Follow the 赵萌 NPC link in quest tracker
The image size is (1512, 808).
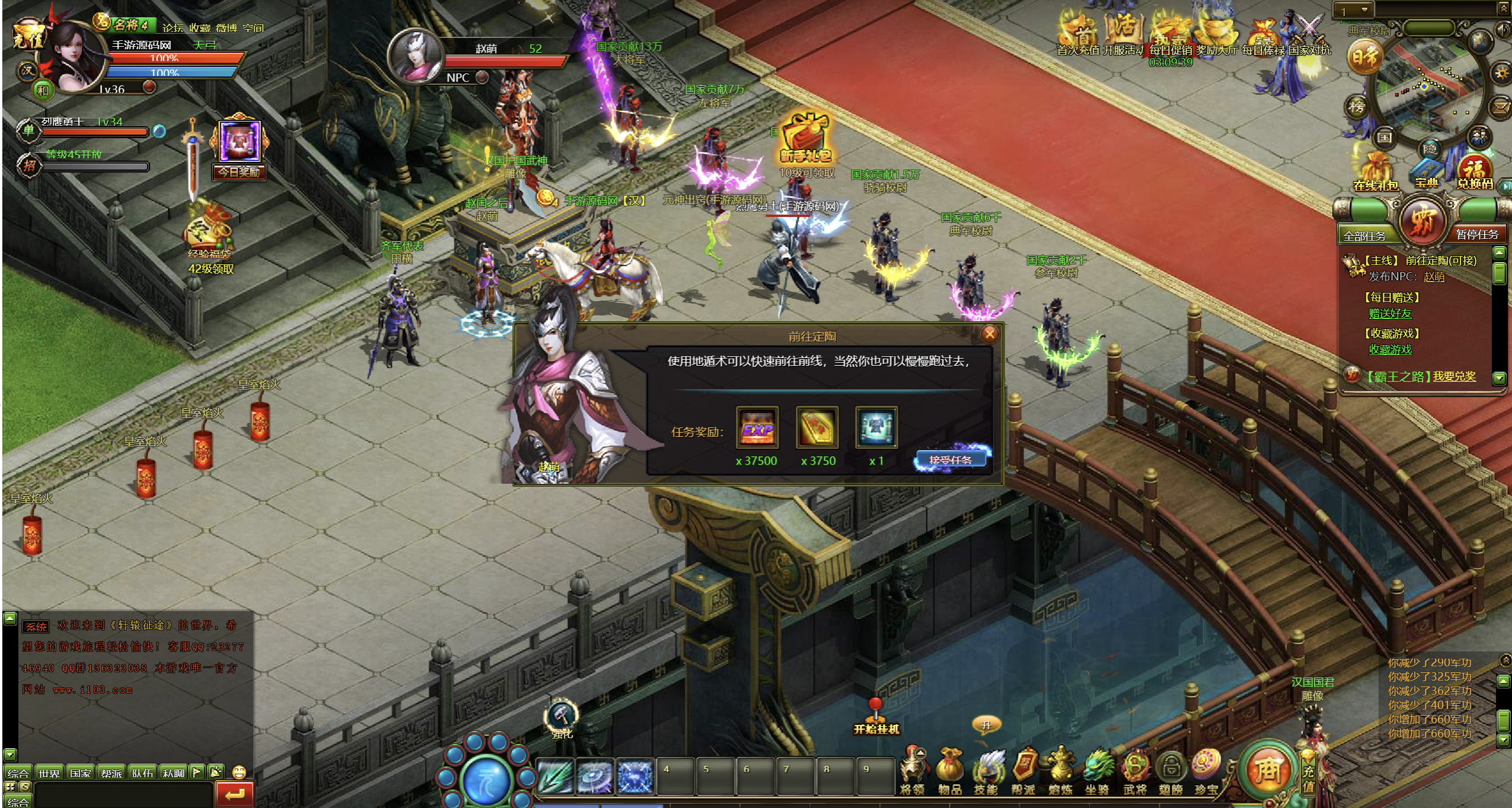coord(1434,276)
